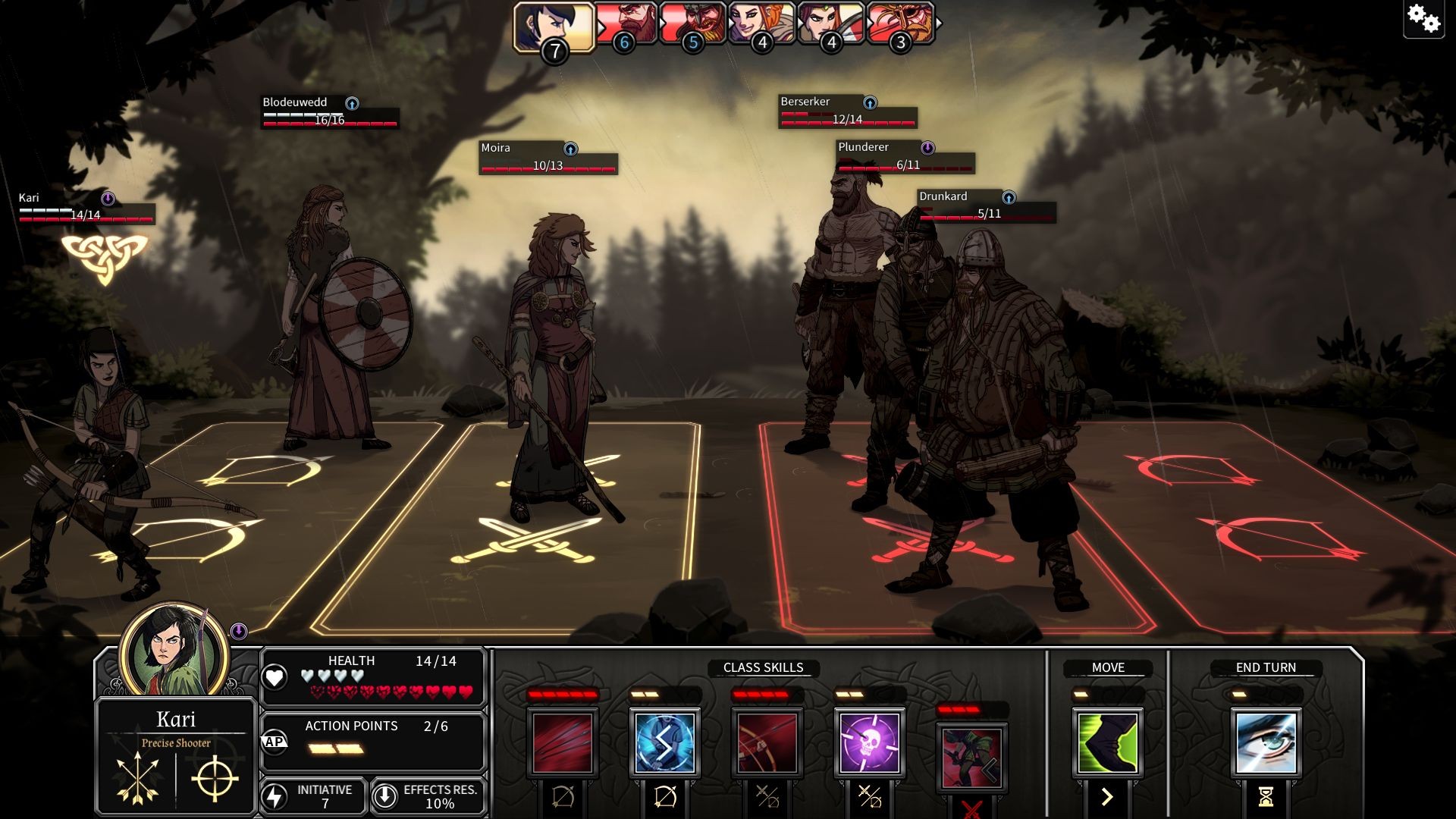Select the initiative 3 eyepatch enemy portrait
Image resolution: width=1456 pixels, height=819 pixels.
[901, 24]
